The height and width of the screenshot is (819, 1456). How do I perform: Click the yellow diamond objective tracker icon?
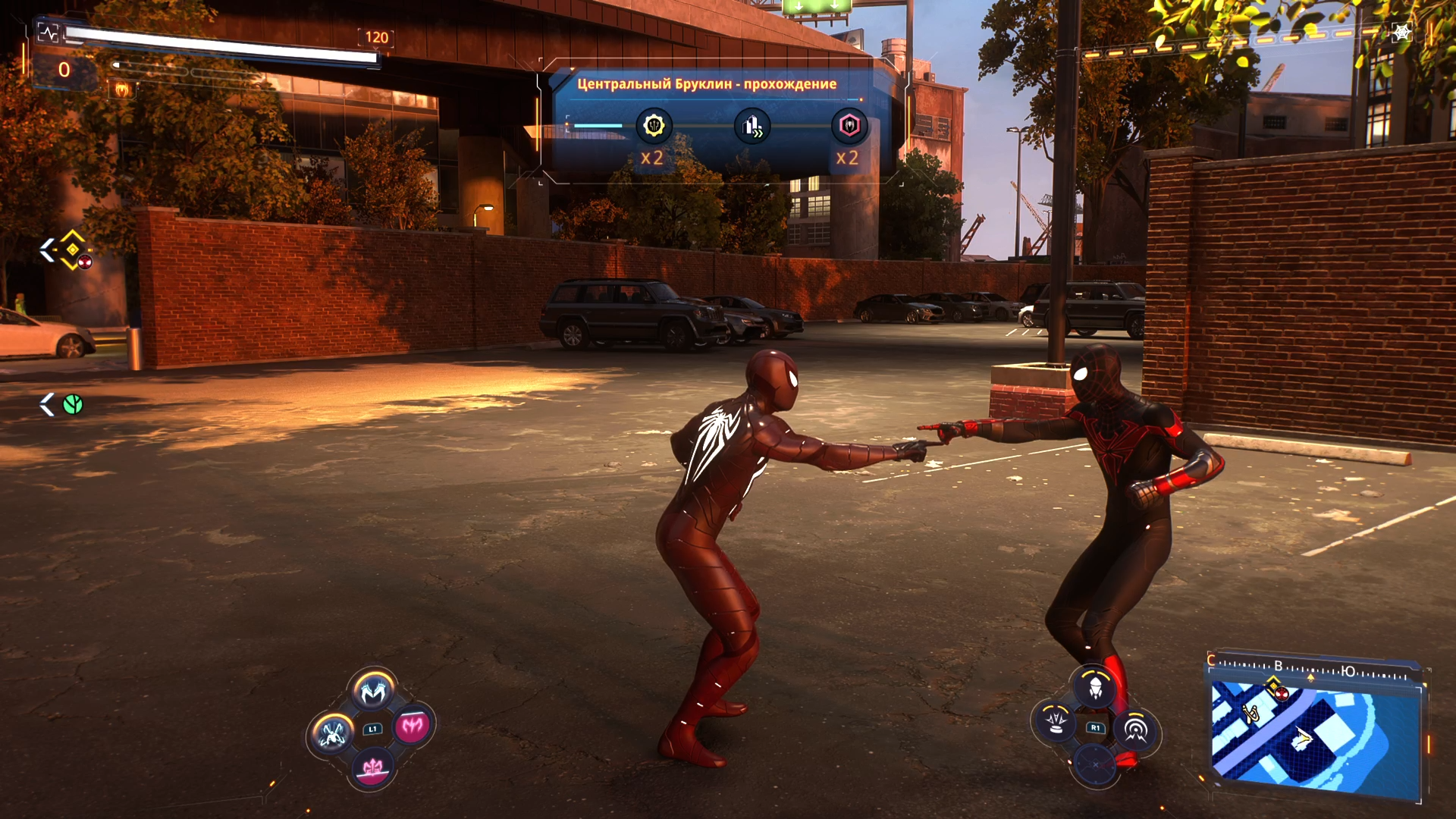73,249
